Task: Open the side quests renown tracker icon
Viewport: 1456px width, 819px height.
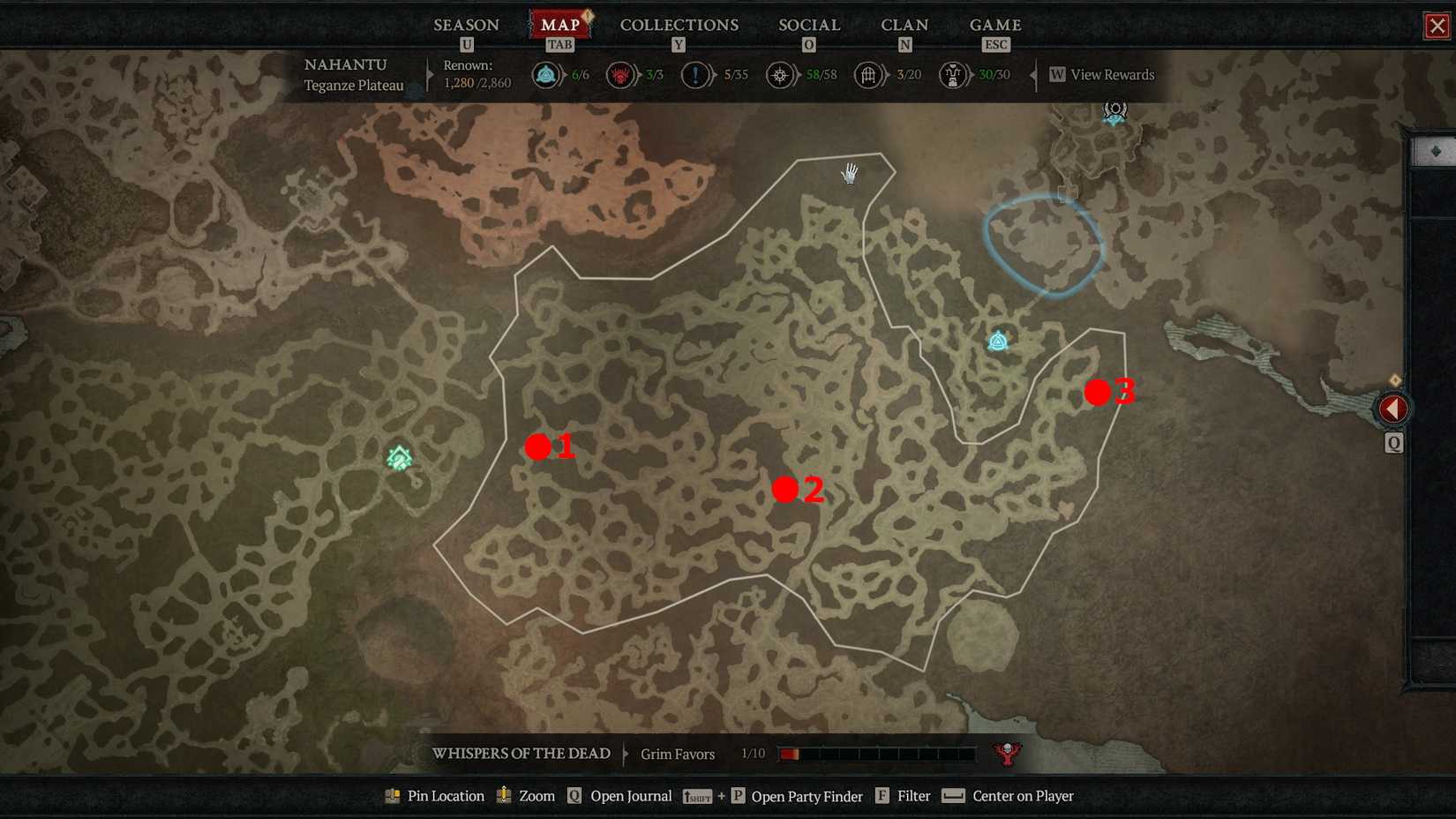Action: coord(695,75)
